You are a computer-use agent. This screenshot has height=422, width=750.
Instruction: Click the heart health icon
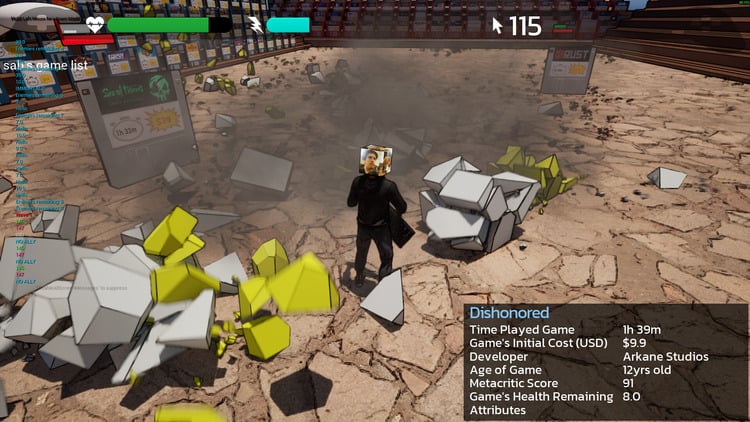(x=95, y=25)
